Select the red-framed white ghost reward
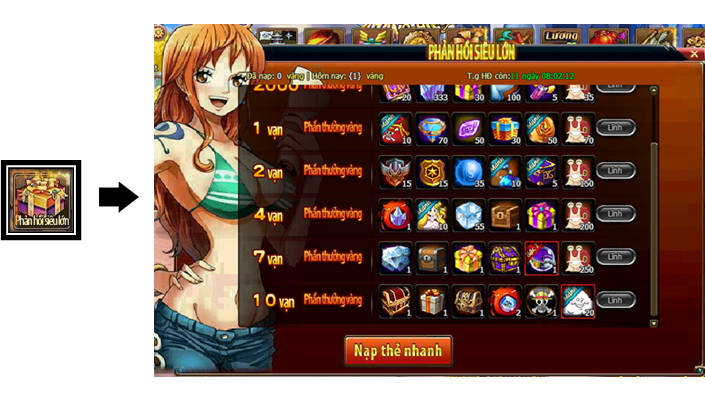Image resolution: width=705 pixels, height=400 pixels. point(578,300)
